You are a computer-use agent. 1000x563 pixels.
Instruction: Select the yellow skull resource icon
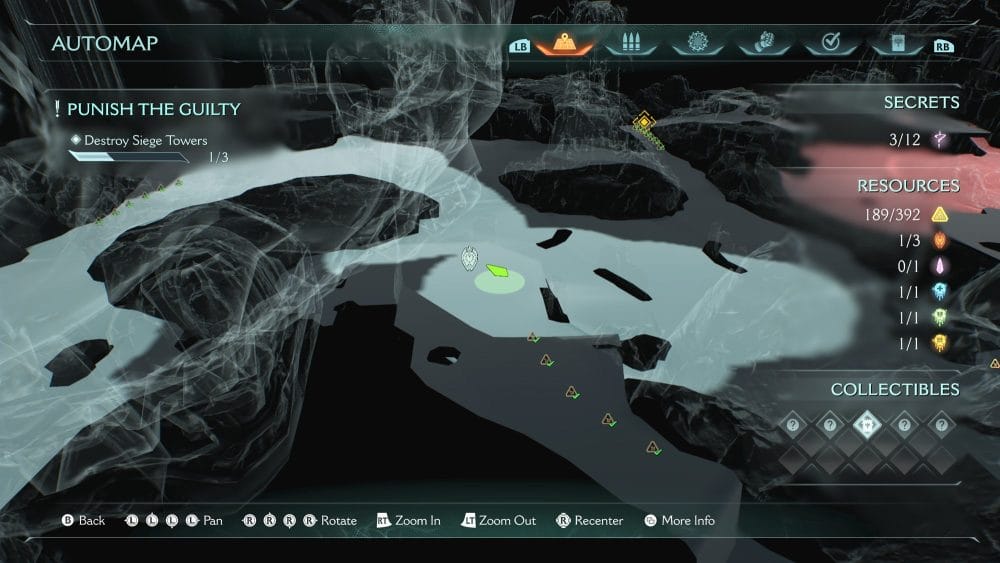[939, 344]
